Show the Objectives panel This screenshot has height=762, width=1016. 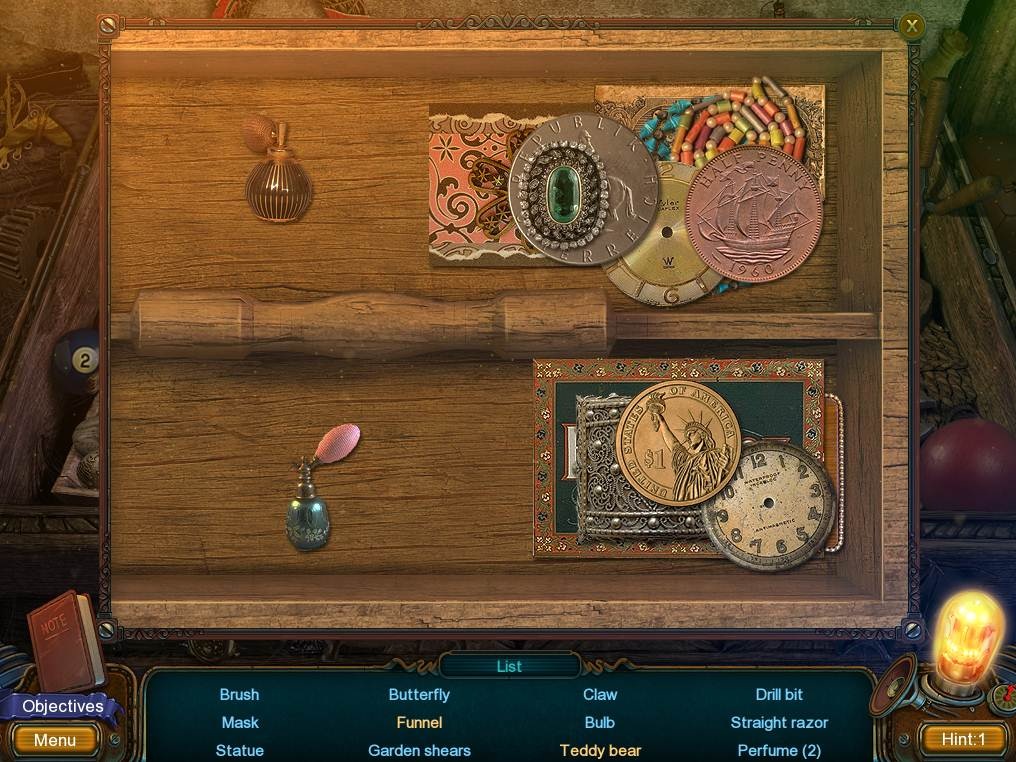[x=62, y=706]
